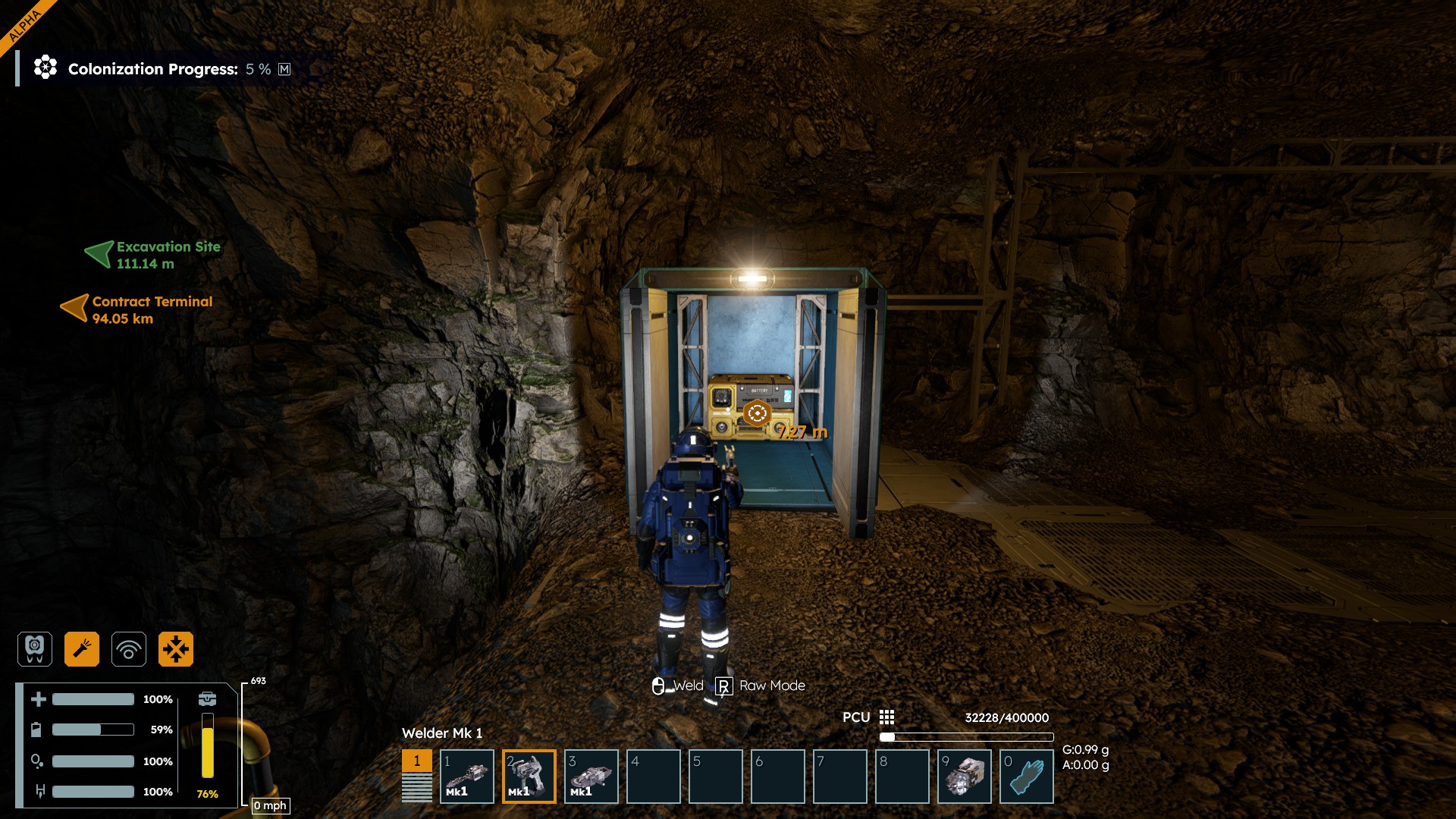Switch to the glove hand slot

(x=1026, y=777)
